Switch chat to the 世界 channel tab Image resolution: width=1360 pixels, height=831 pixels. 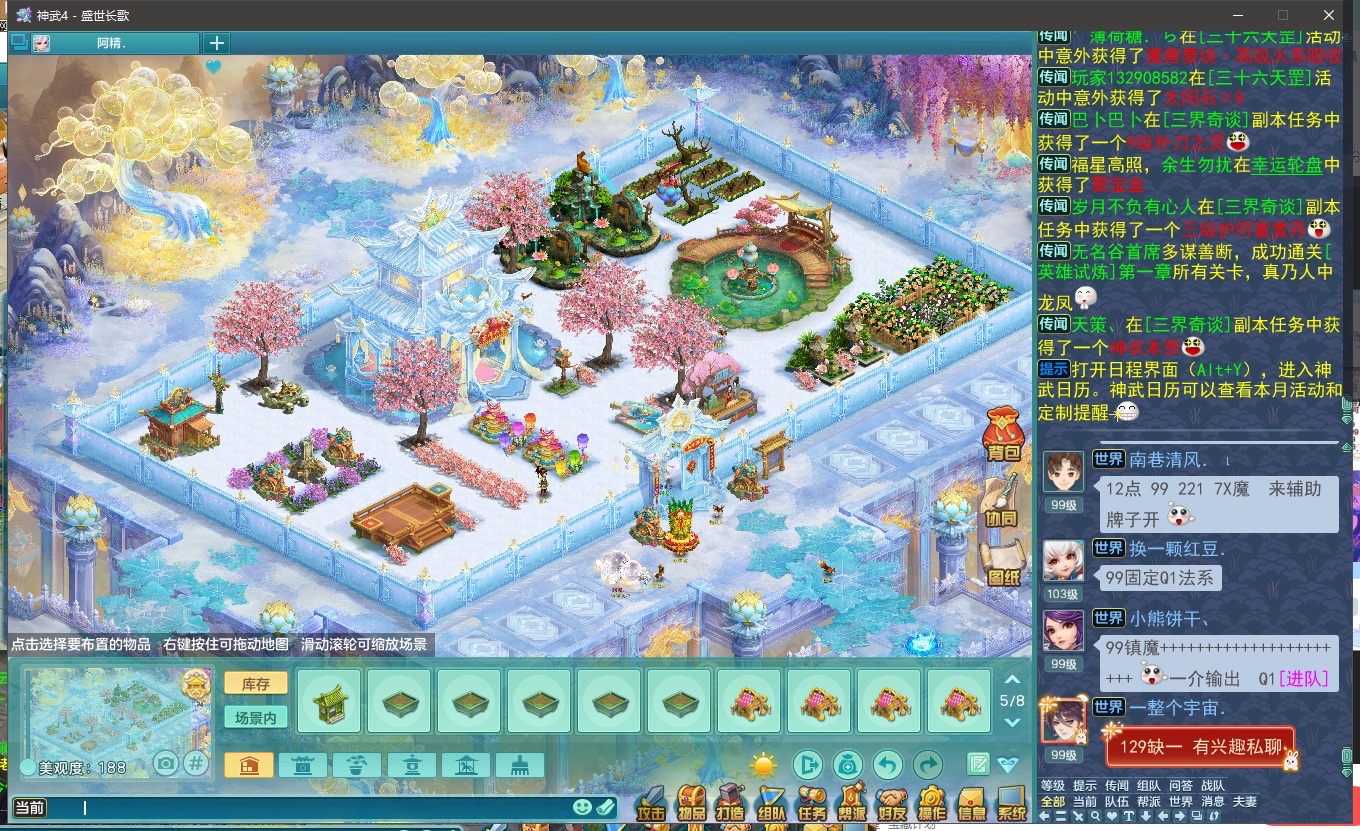[x=1180, y=801]
